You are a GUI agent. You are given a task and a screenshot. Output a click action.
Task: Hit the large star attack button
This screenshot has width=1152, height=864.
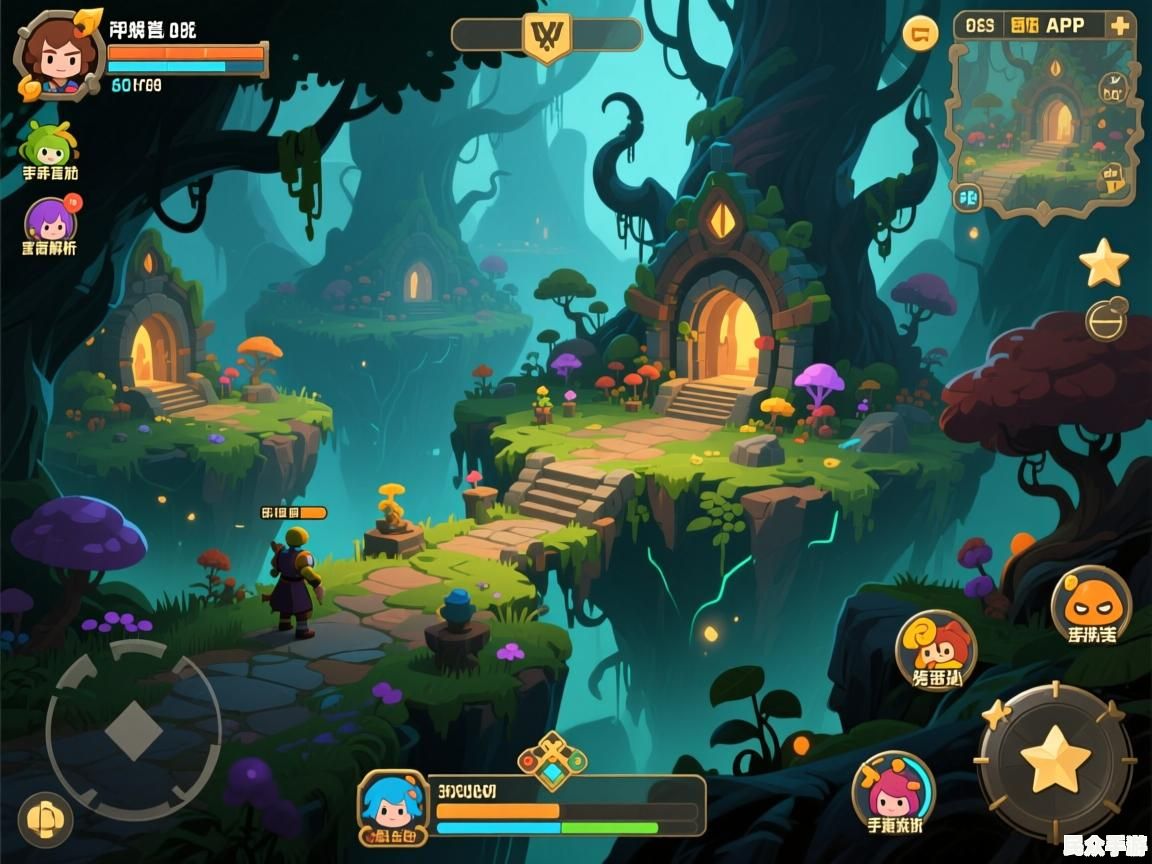(1055, 760)
